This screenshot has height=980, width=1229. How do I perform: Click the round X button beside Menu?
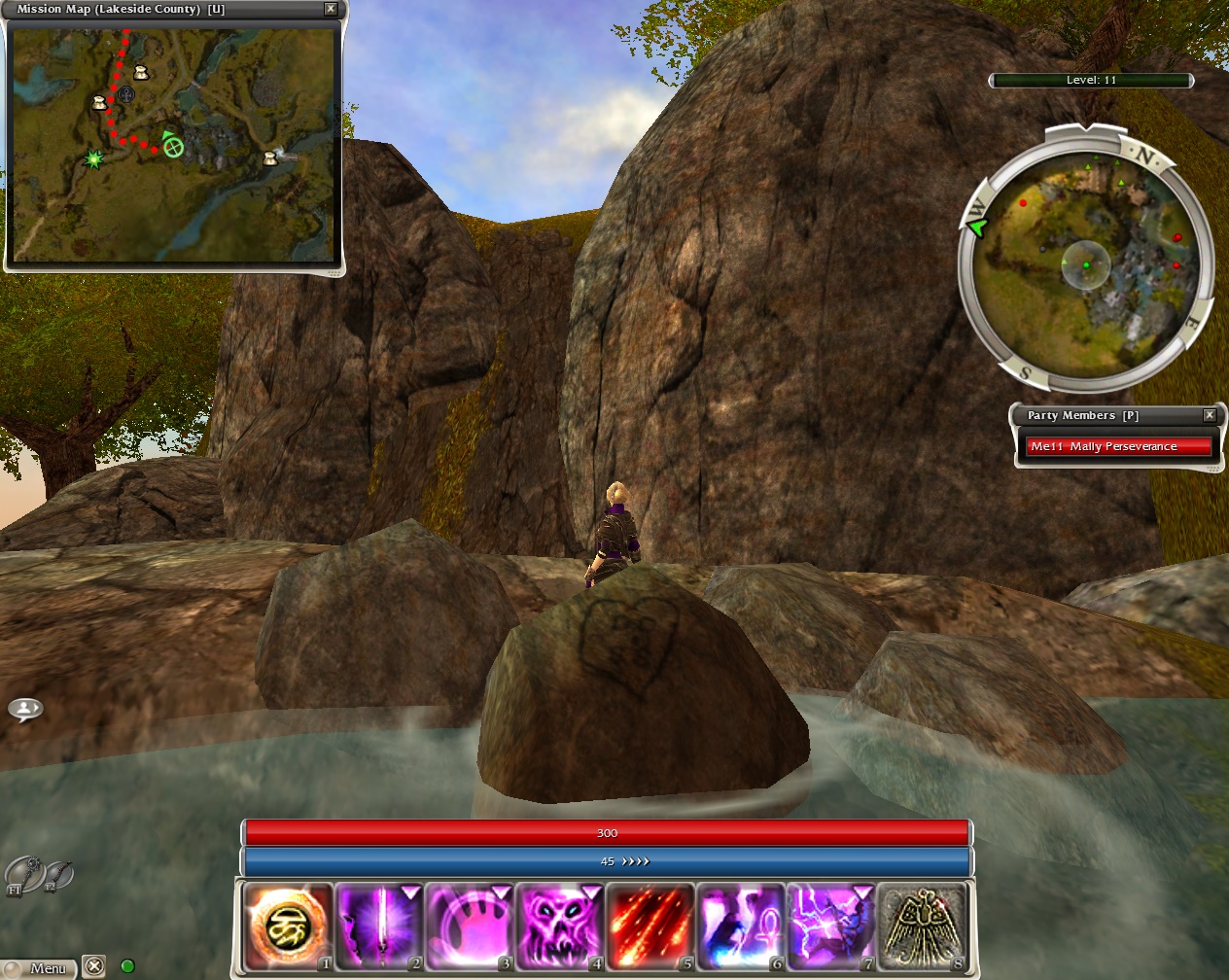93,966
